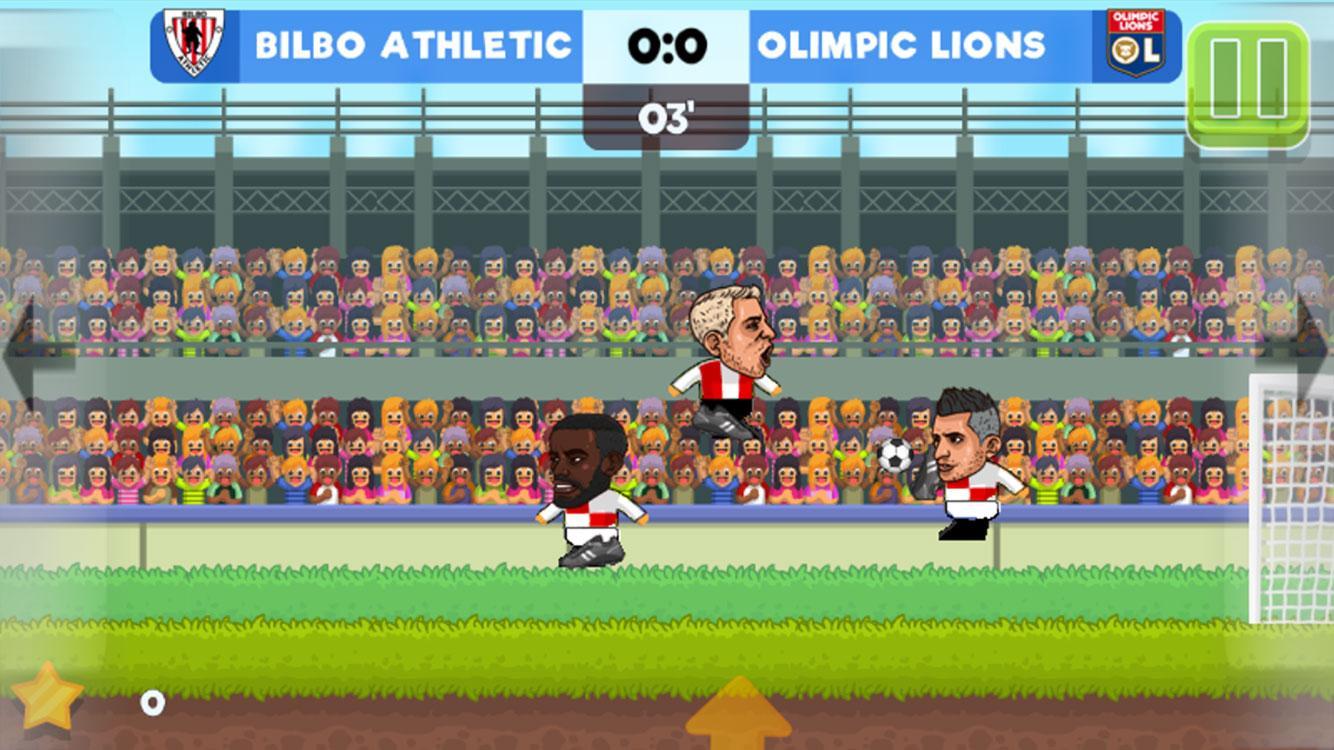Click the OLIMPIC LIONS team name
This screenshot has height=750, width=1334.
coord(900,44)
